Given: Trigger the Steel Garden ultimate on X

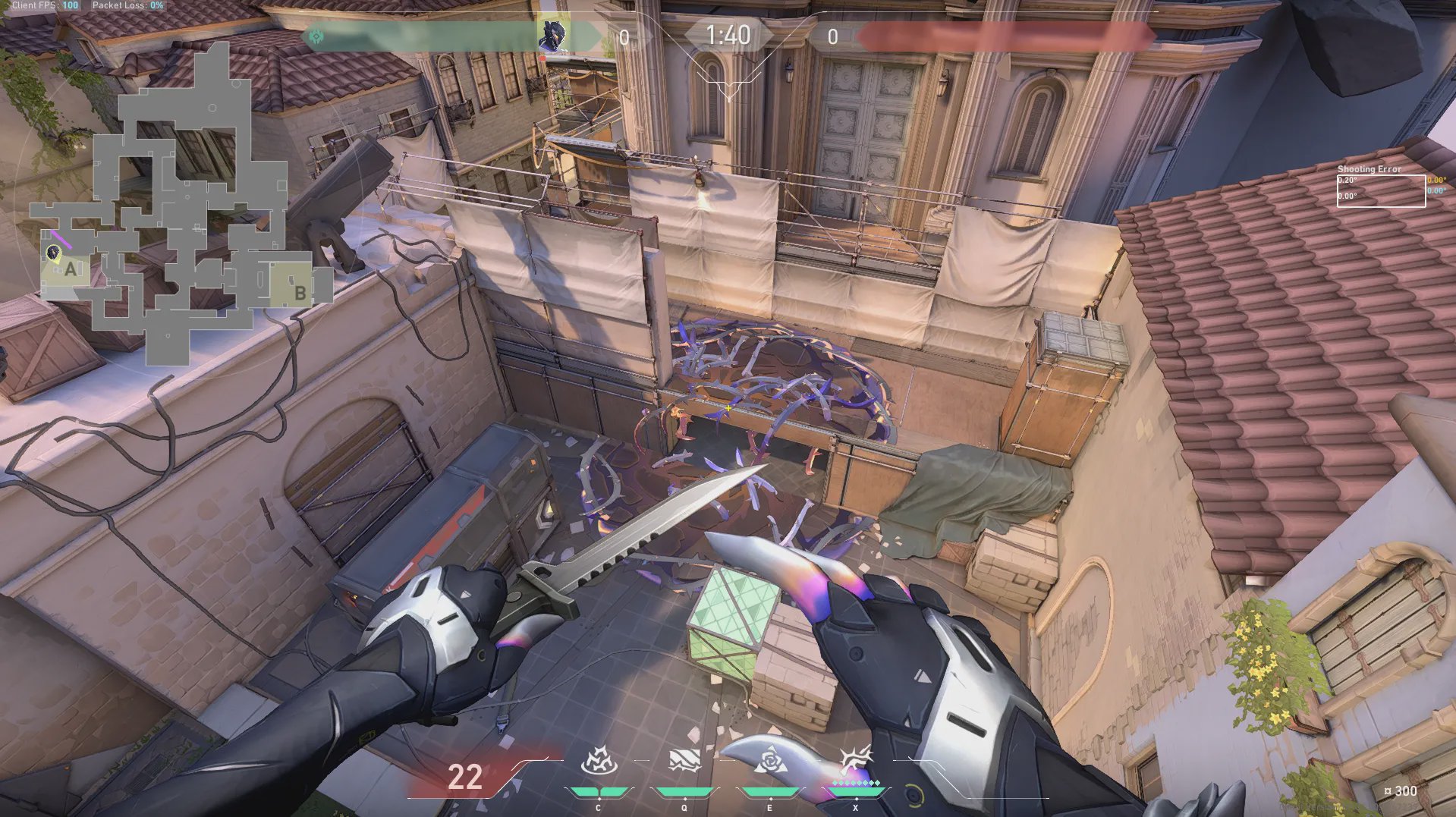Looking at the screenshot, I should pyautogui.click(x=856, y=761).
